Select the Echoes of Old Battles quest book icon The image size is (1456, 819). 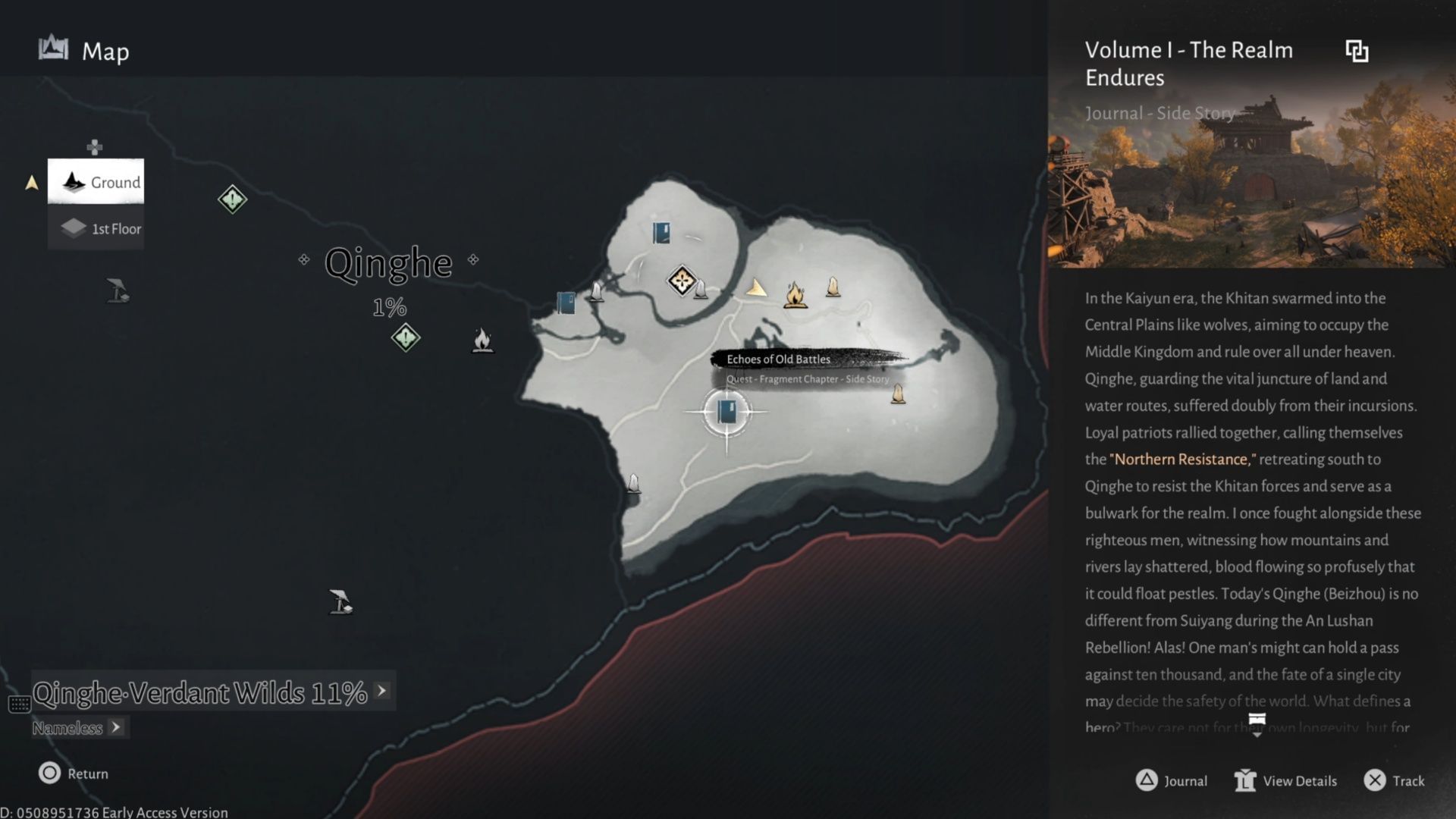(x=726, y=412)
